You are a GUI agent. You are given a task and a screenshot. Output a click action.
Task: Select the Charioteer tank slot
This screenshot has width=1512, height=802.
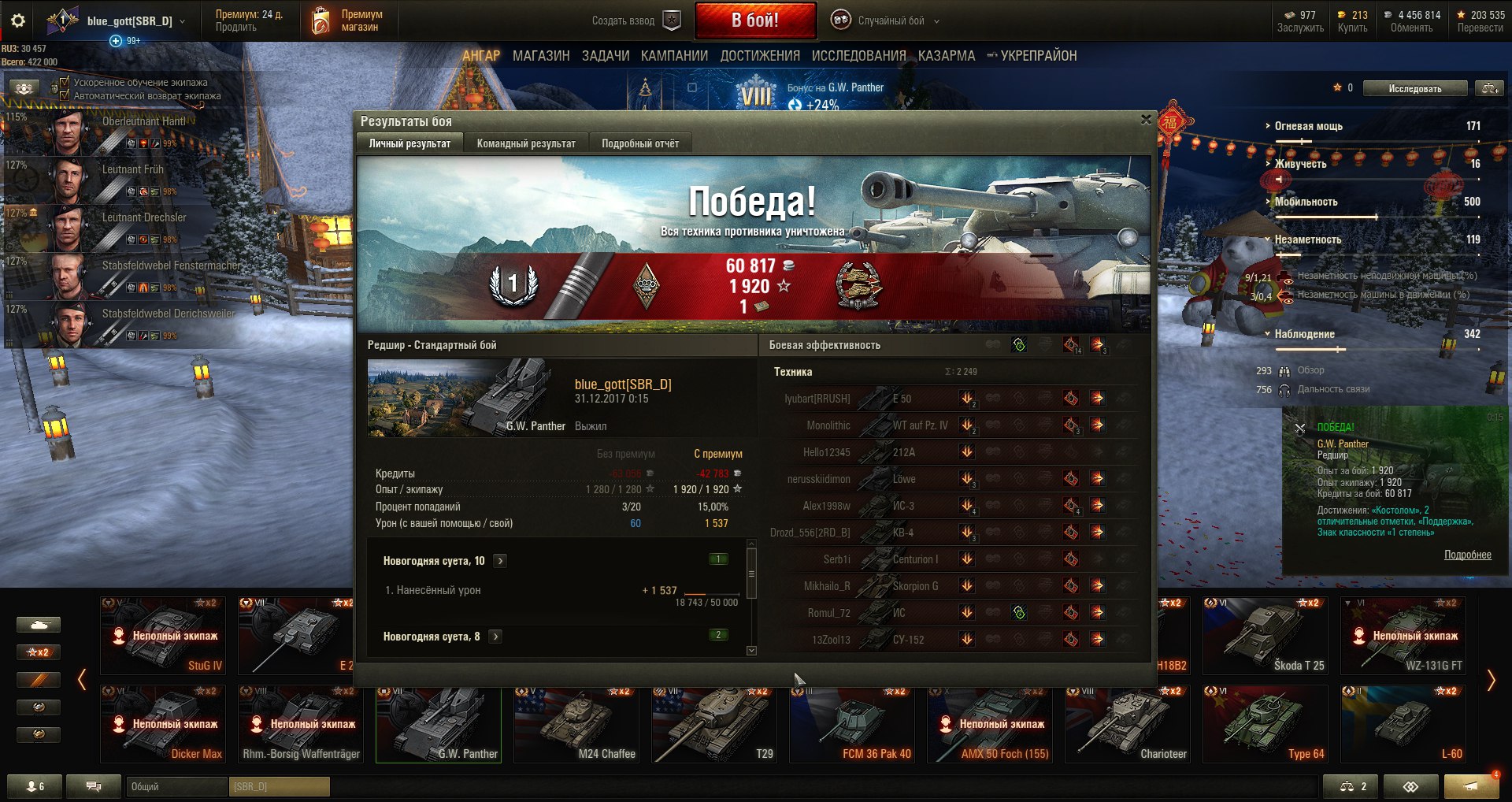[1127, 723]
